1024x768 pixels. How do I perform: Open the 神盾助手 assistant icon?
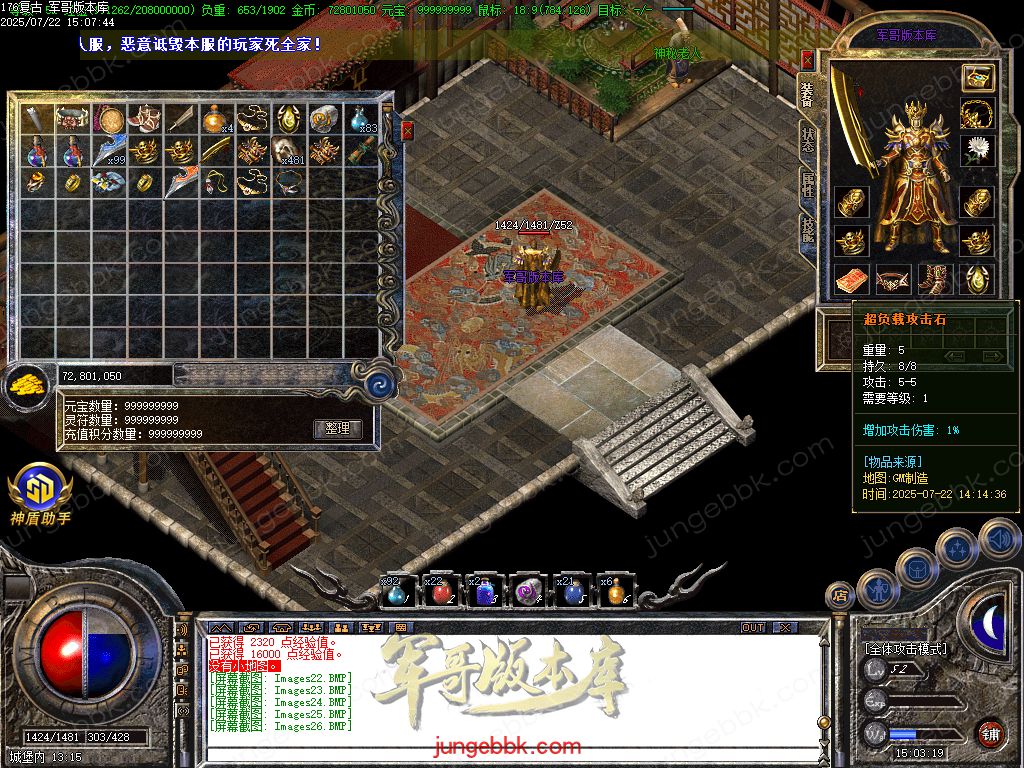coord(40,489)
